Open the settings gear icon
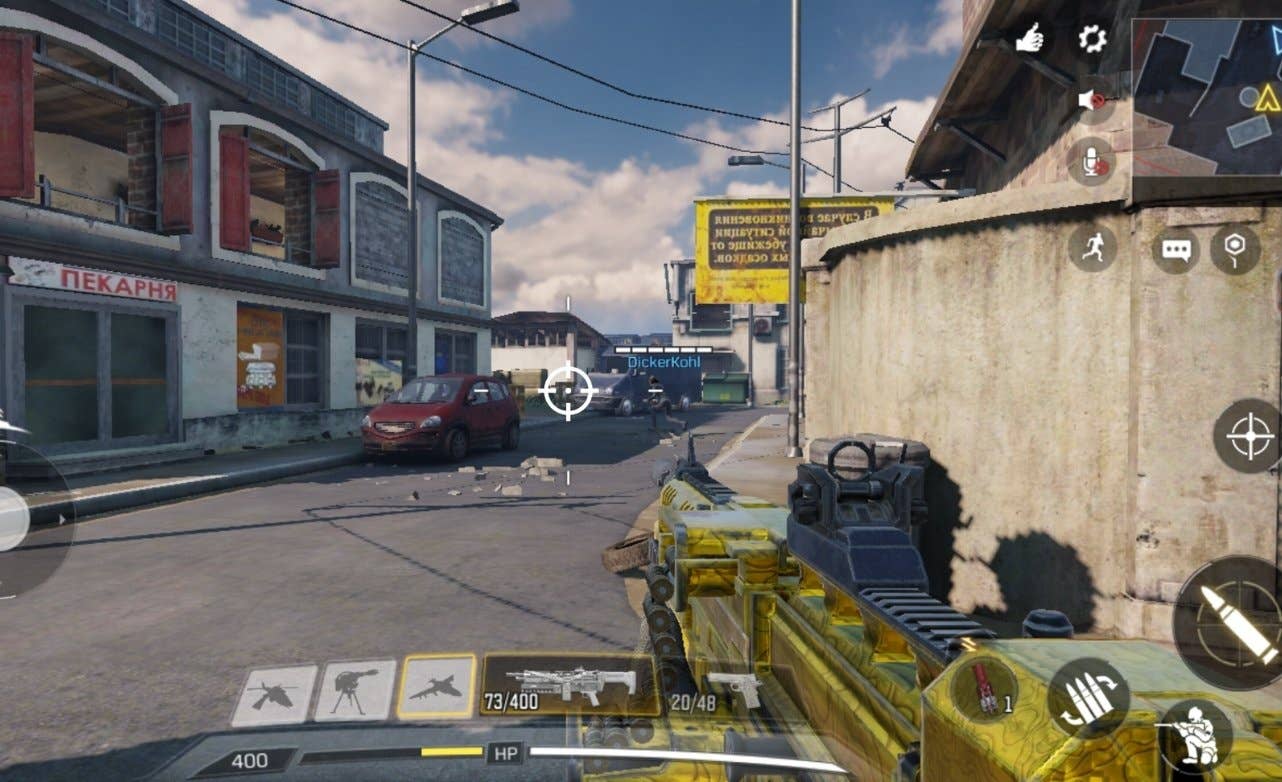The width and height of the screenshot is (1282, 782). pos(1091,39)
